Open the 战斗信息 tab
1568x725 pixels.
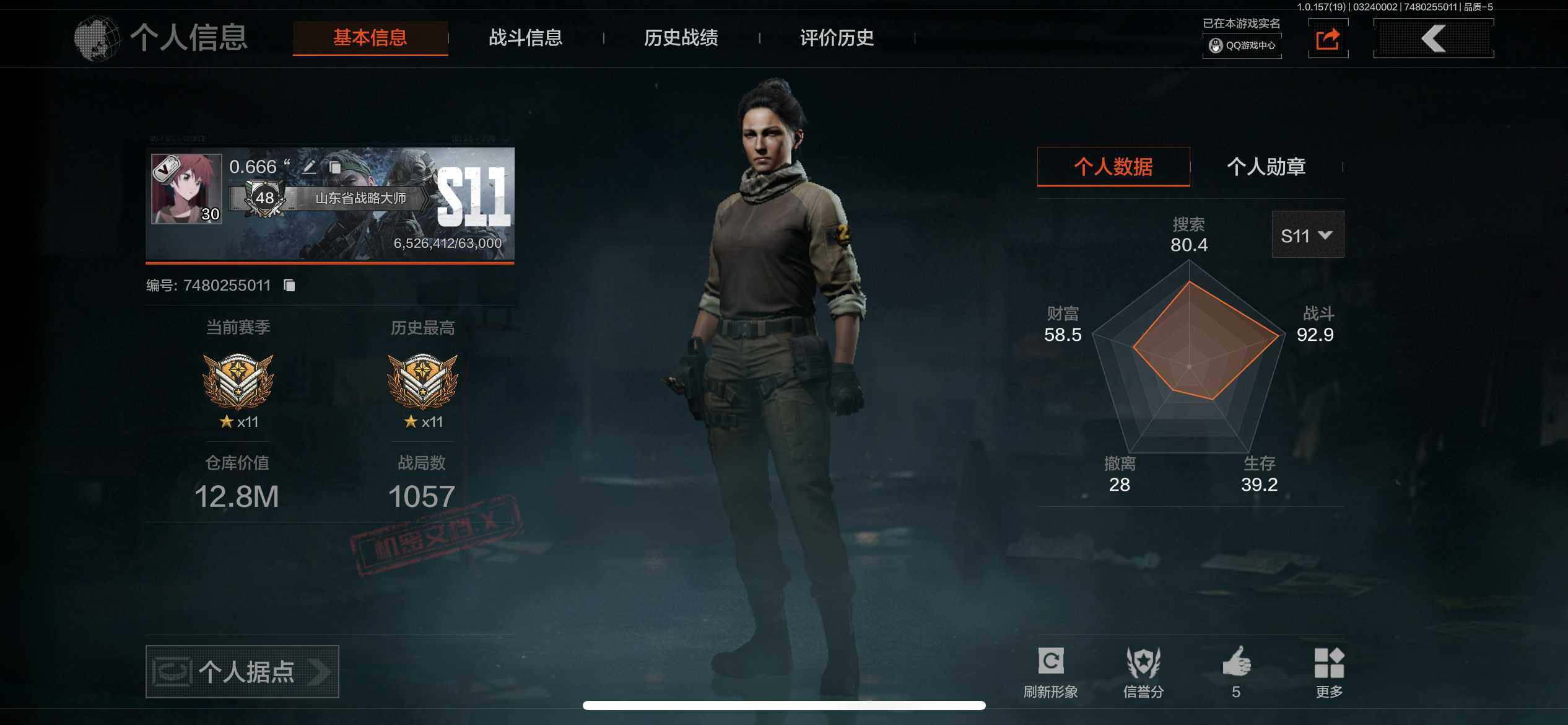[x=525, y=38]
